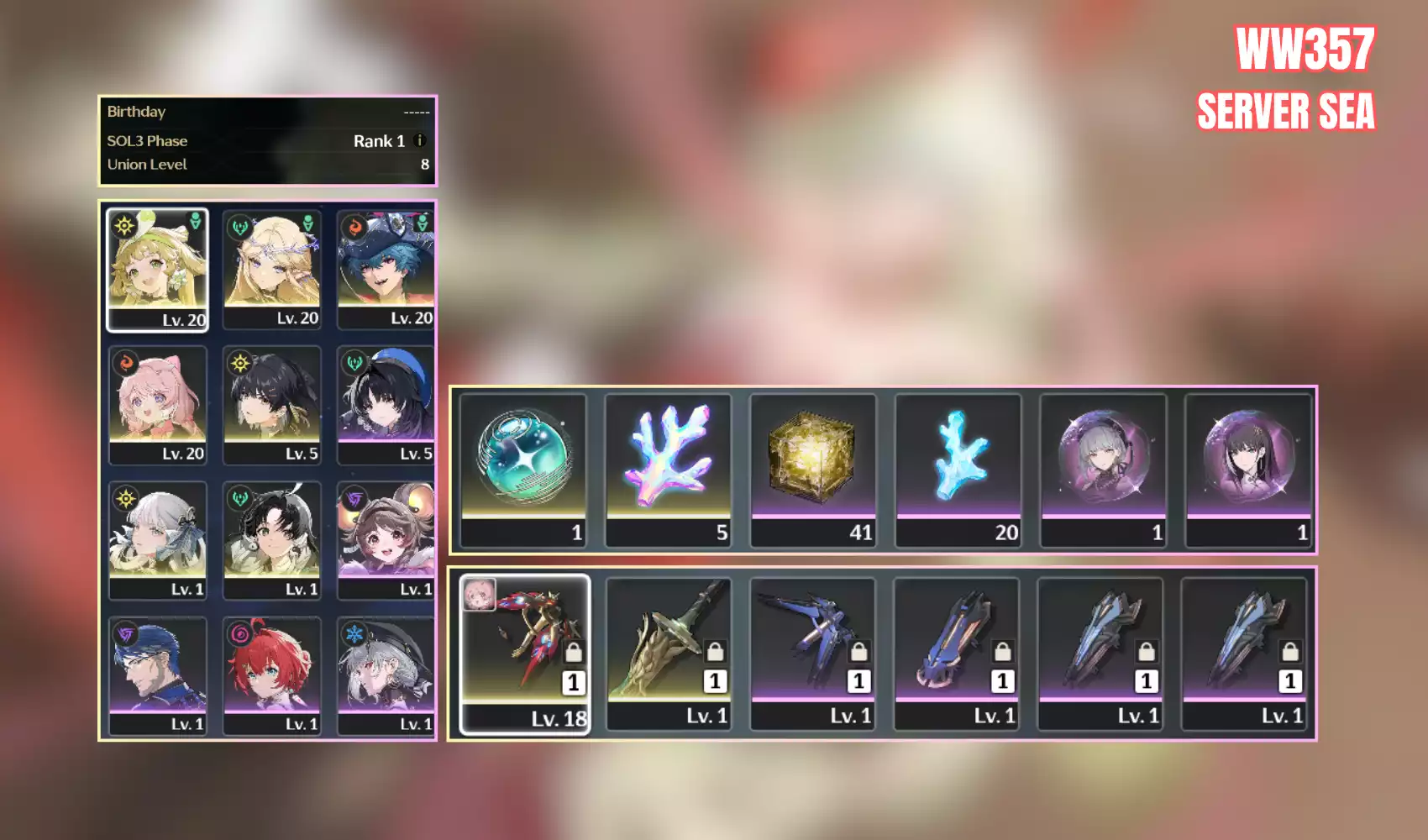Screen dimensions: 1428x840
Task: Open the iridescent coral item with count 5
Action: pos(668,470)
